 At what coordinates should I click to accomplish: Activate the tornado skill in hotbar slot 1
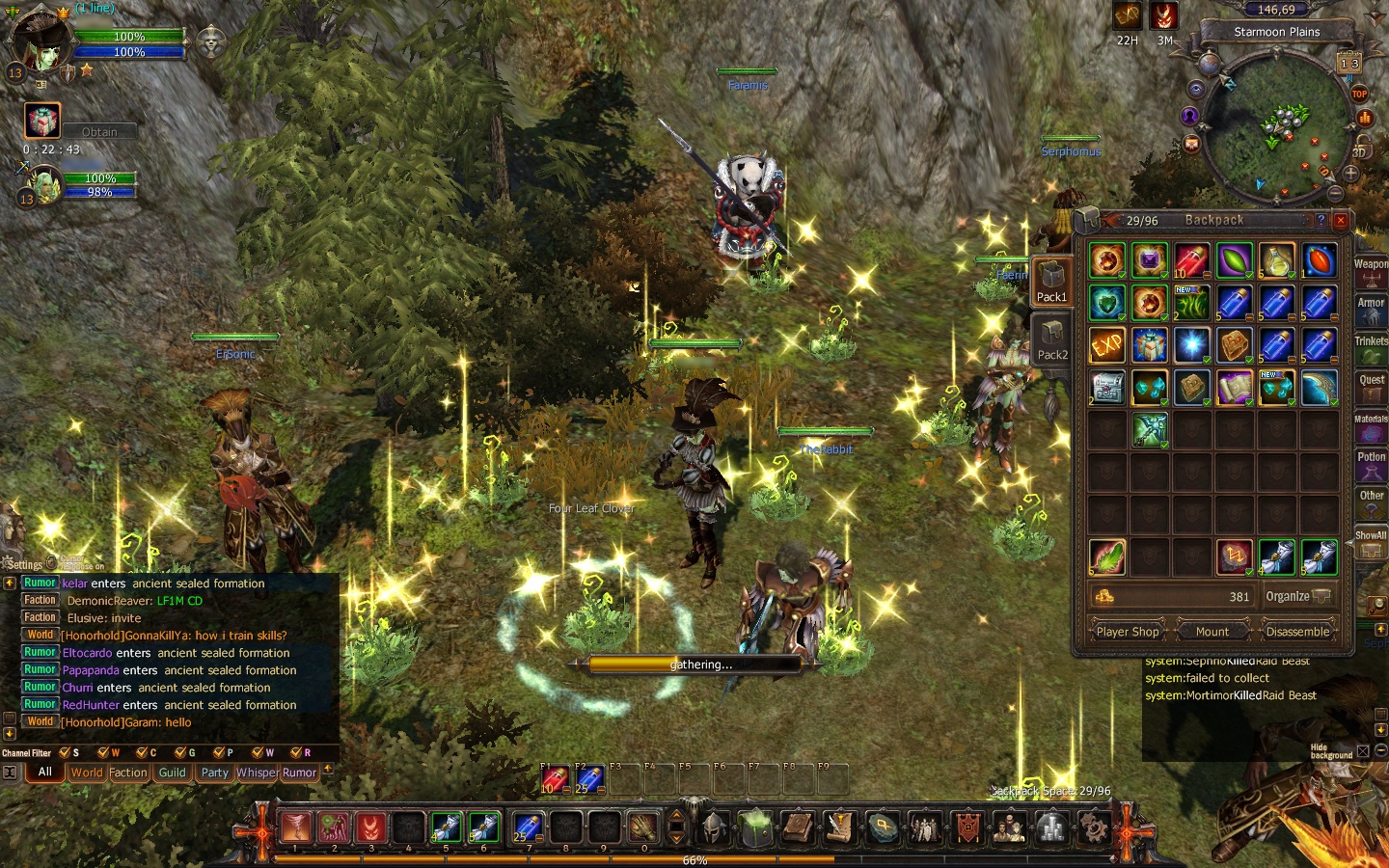click(x=296, y=827)
